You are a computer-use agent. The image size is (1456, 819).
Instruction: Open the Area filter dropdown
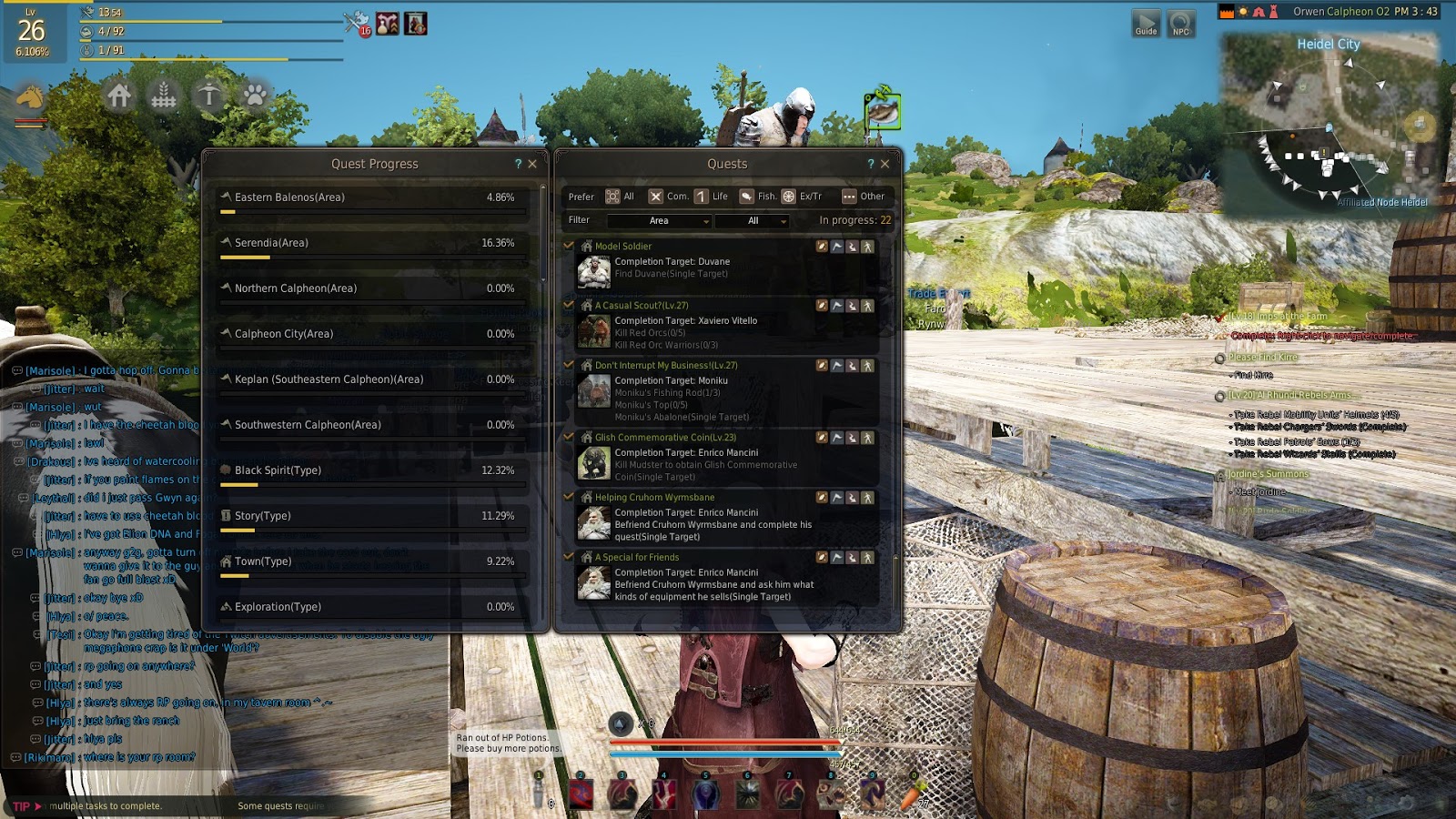point(658,220)
